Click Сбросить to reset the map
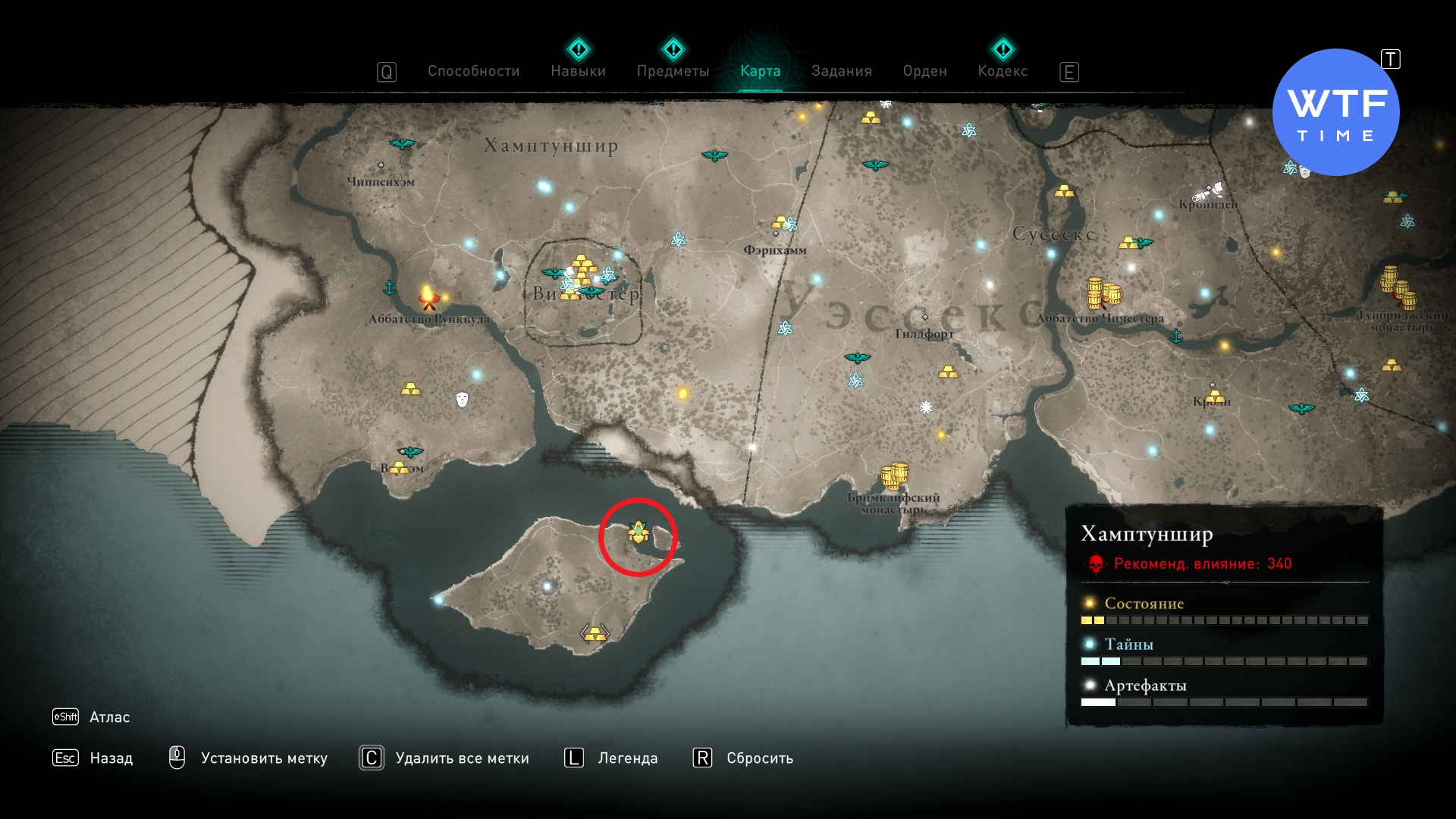Image resolution: width=1456 pixels, height=819 pixels. pos(759,758)
